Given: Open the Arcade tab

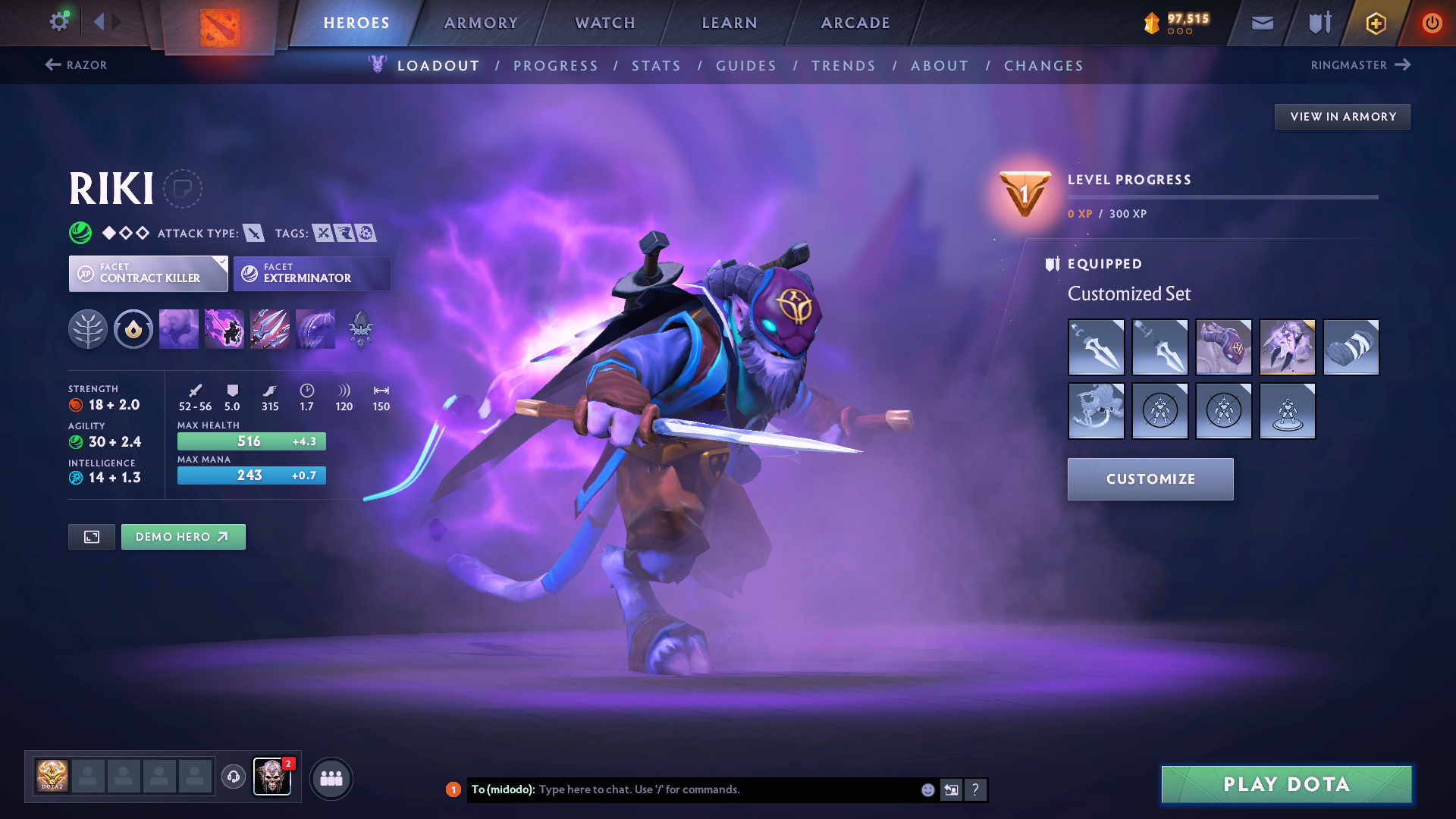Looking at the screenshot, I should [855, 23].
